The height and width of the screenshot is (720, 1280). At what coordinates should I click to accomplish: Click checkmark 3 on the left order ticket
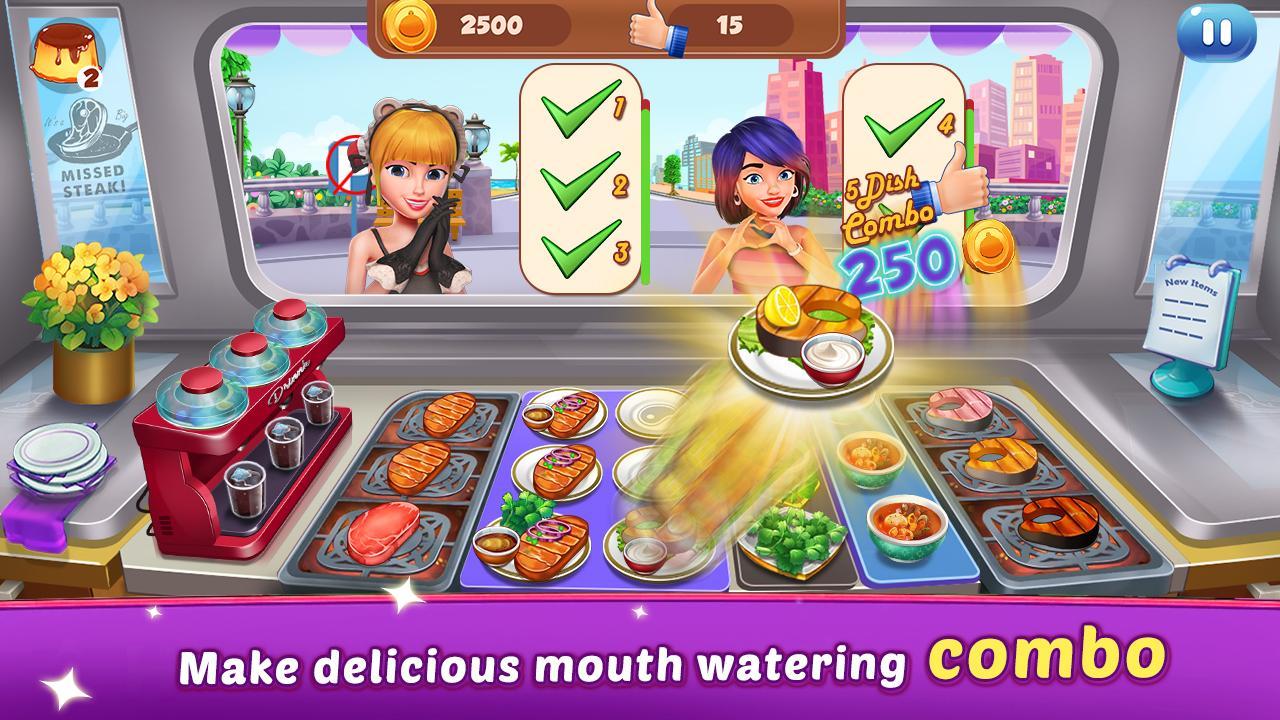pyautogui.click(x=575, y=250)
